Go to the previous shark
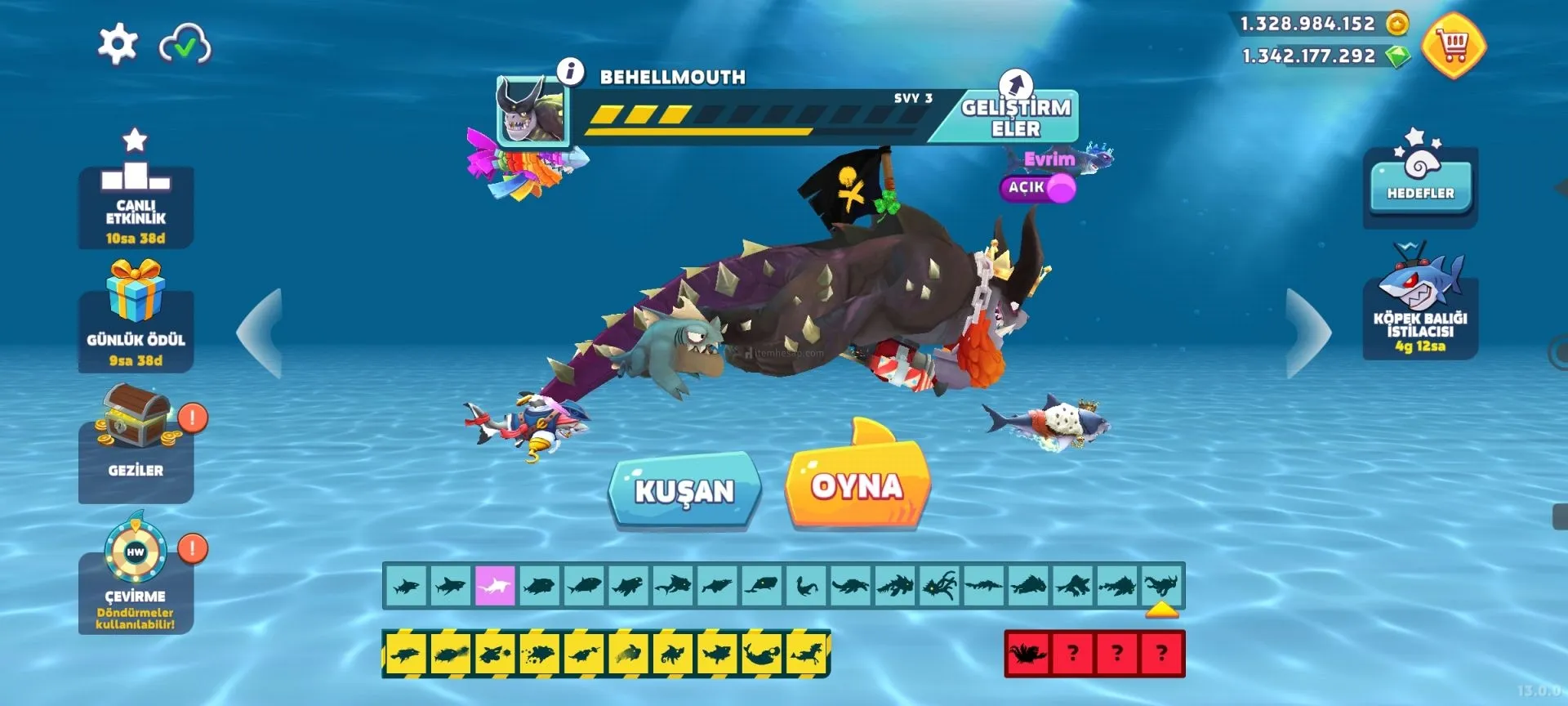This screenshot has width=1568, height=706. tap(261, 333)
